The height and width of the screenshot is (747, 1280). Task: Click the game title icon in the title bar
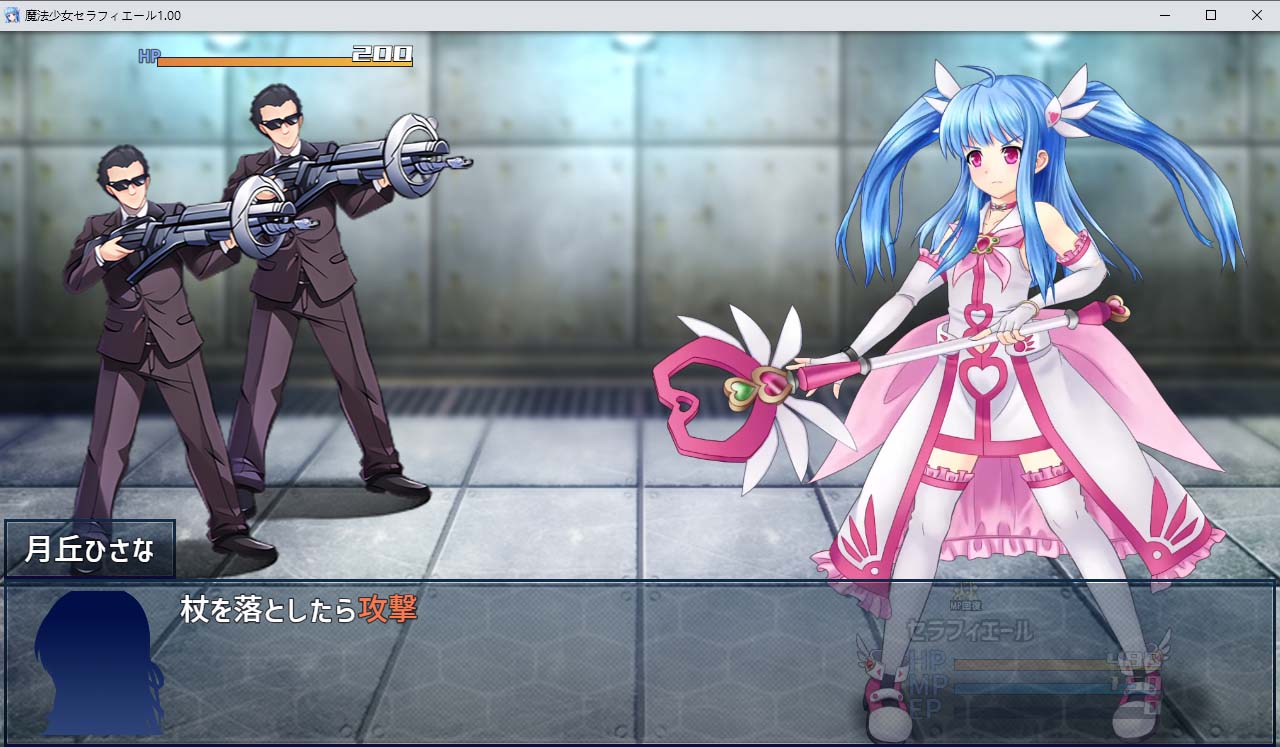pos(11,15)
